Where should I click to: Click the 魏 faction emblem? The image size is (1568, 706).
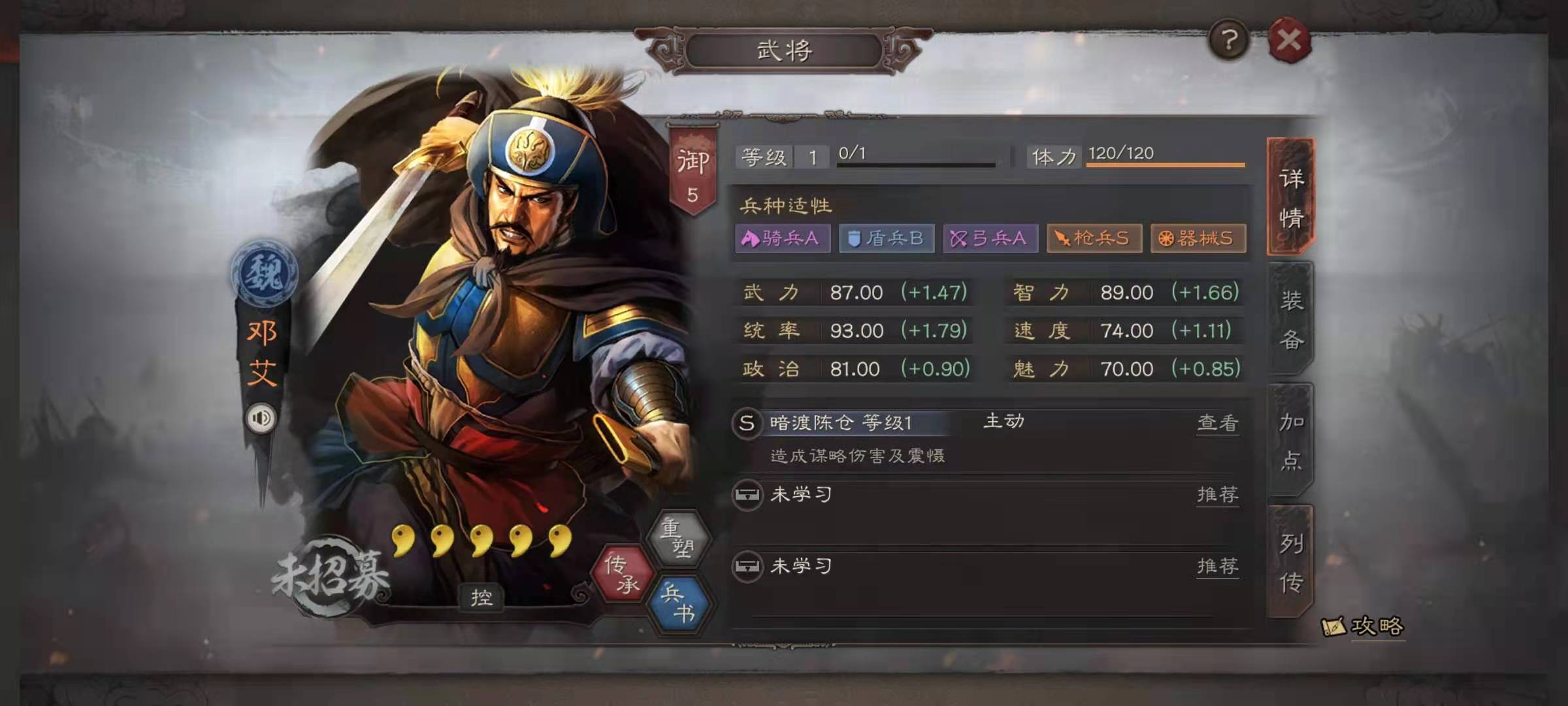coord(264,277)
